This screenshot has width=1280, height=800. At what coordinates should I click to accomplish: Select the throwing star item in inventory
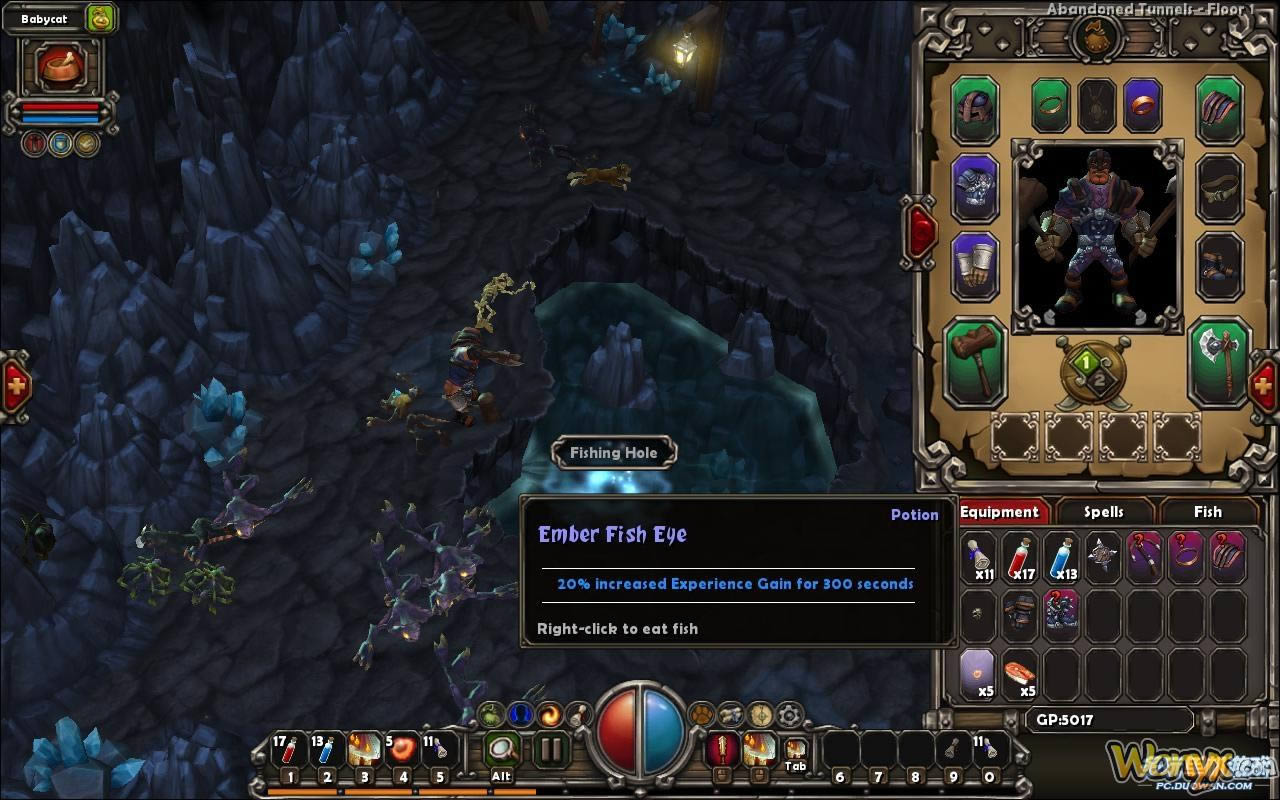tap(1104, 557)
